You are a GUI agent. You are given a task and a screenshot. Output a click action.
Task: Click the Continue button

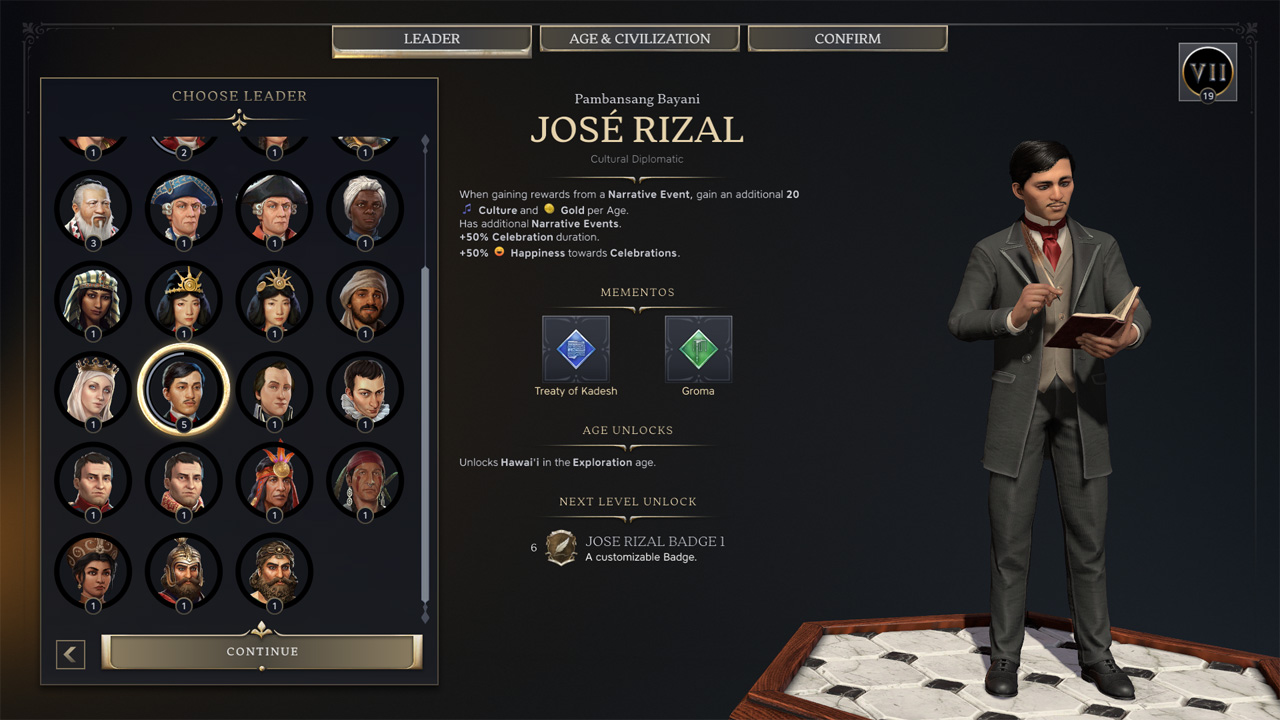pos(262,651)
